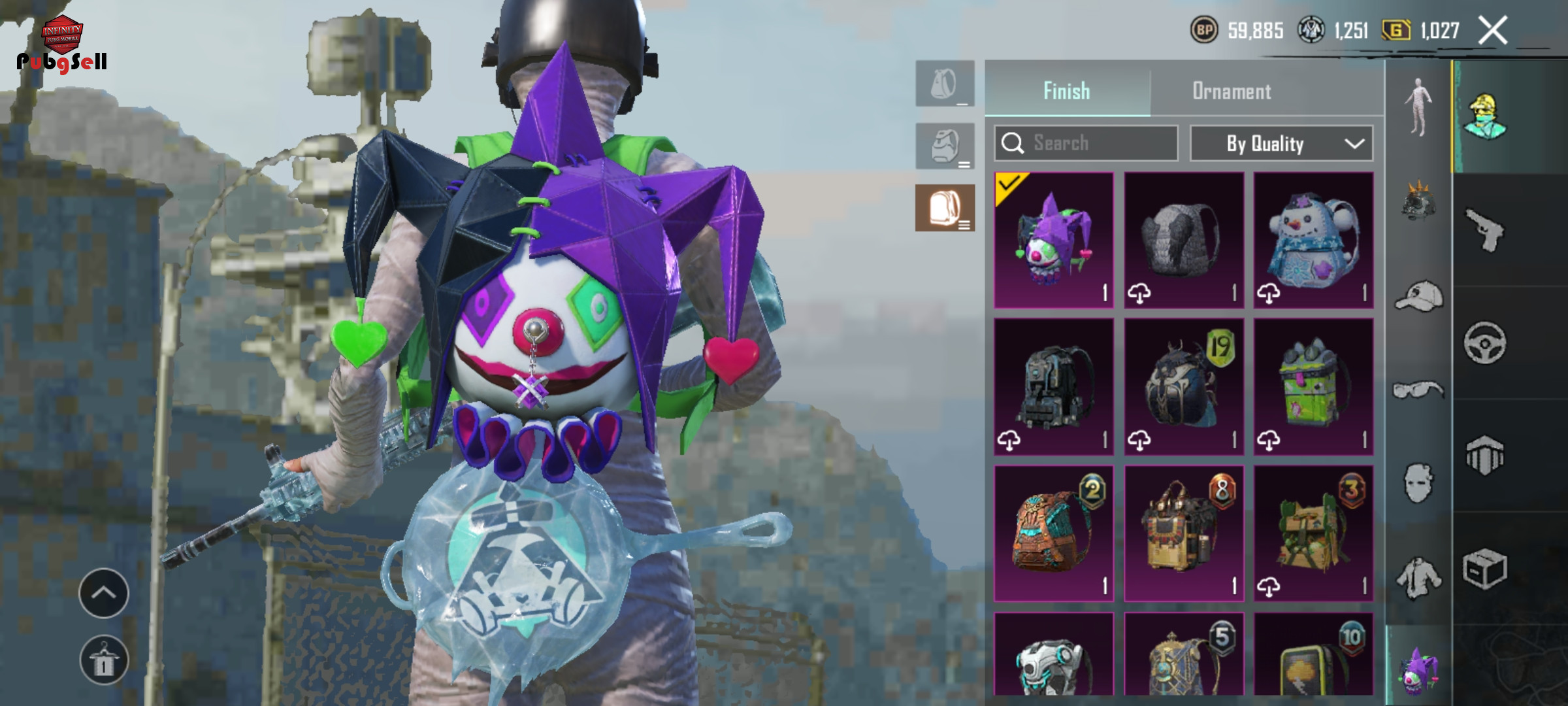Screen dimensions: 1568x706
Task: Select the gray stone elephant backpack
Action: pos(1183,241)
